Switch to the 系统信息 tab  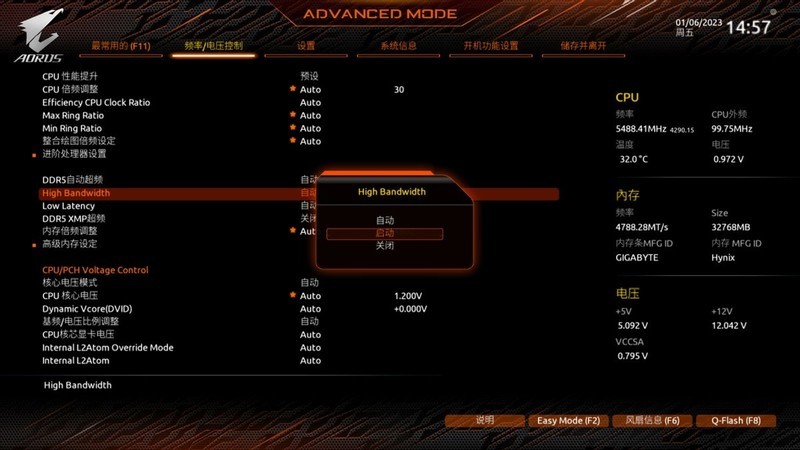point(399,46)
